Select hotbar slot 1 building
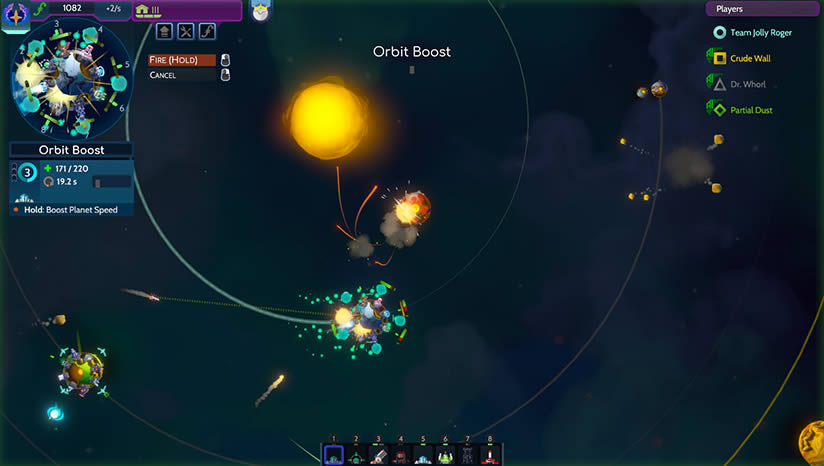This screenshot has width=824, height=466. click(334, 455)
